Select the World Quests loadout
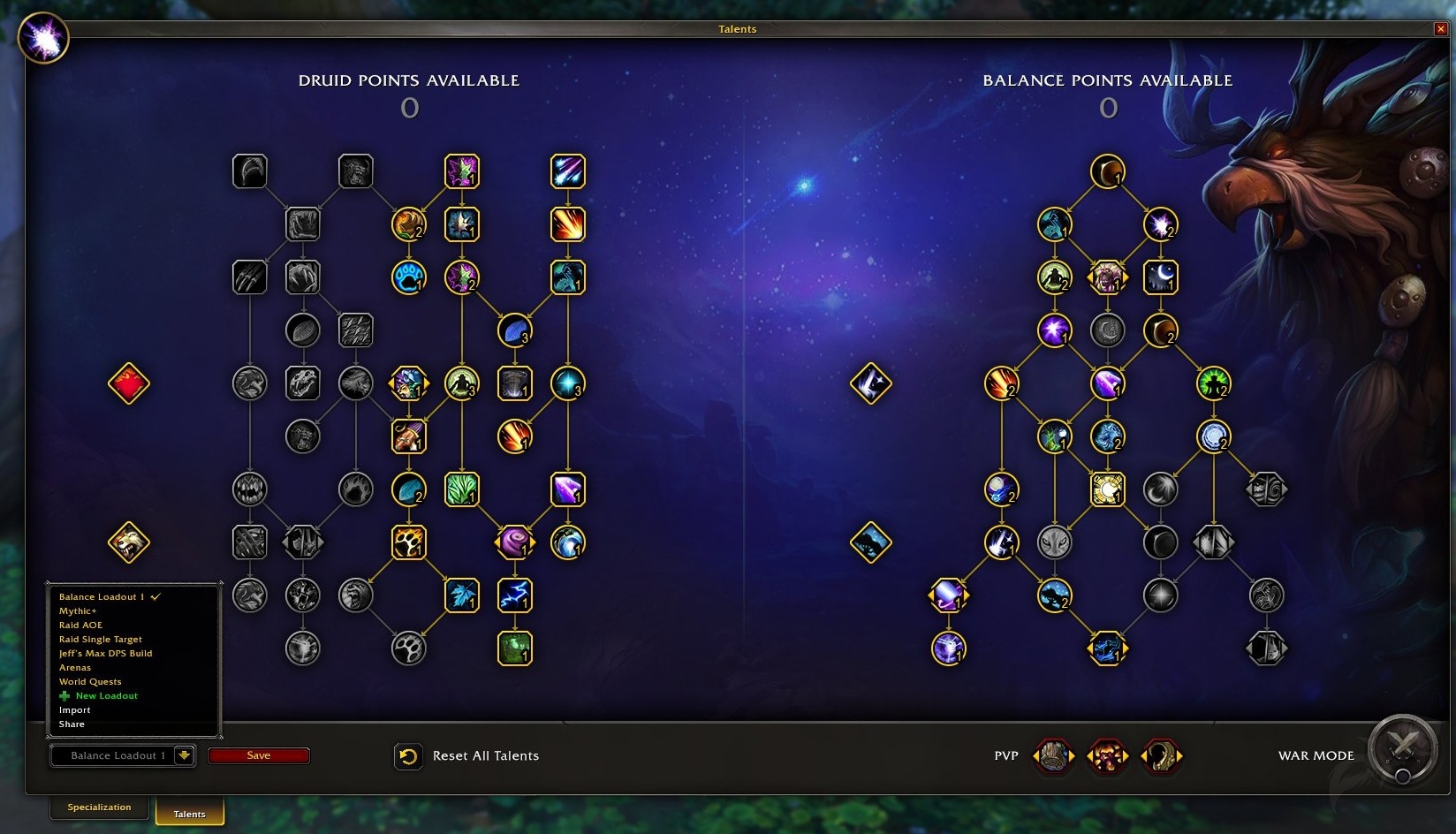 (x=90, y=682)
